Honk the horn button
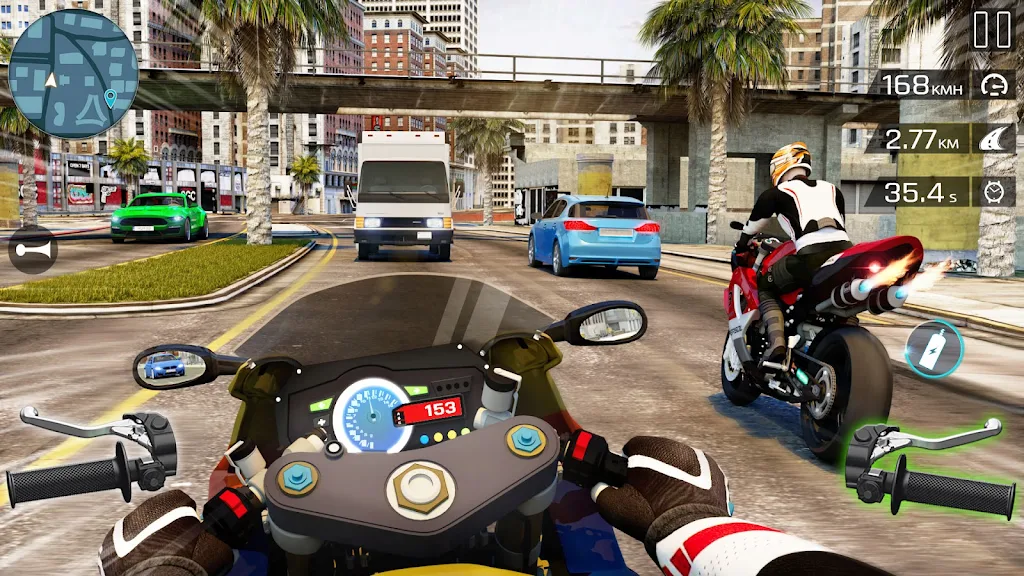The image size is (1024, 576). click(32, 250)
